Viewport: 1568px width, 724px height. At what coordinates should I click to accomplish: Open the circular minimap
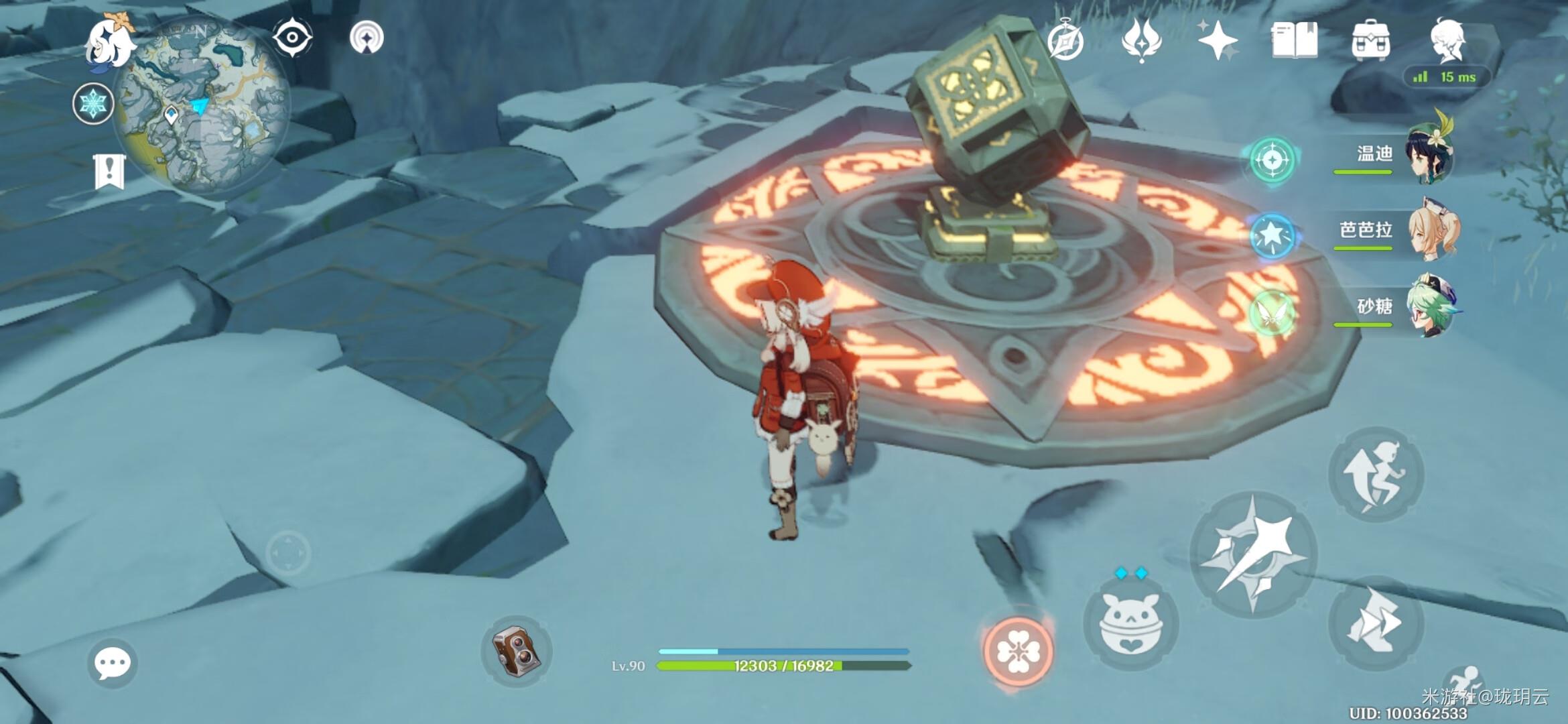pyautogui.click(x=201, y=107)
